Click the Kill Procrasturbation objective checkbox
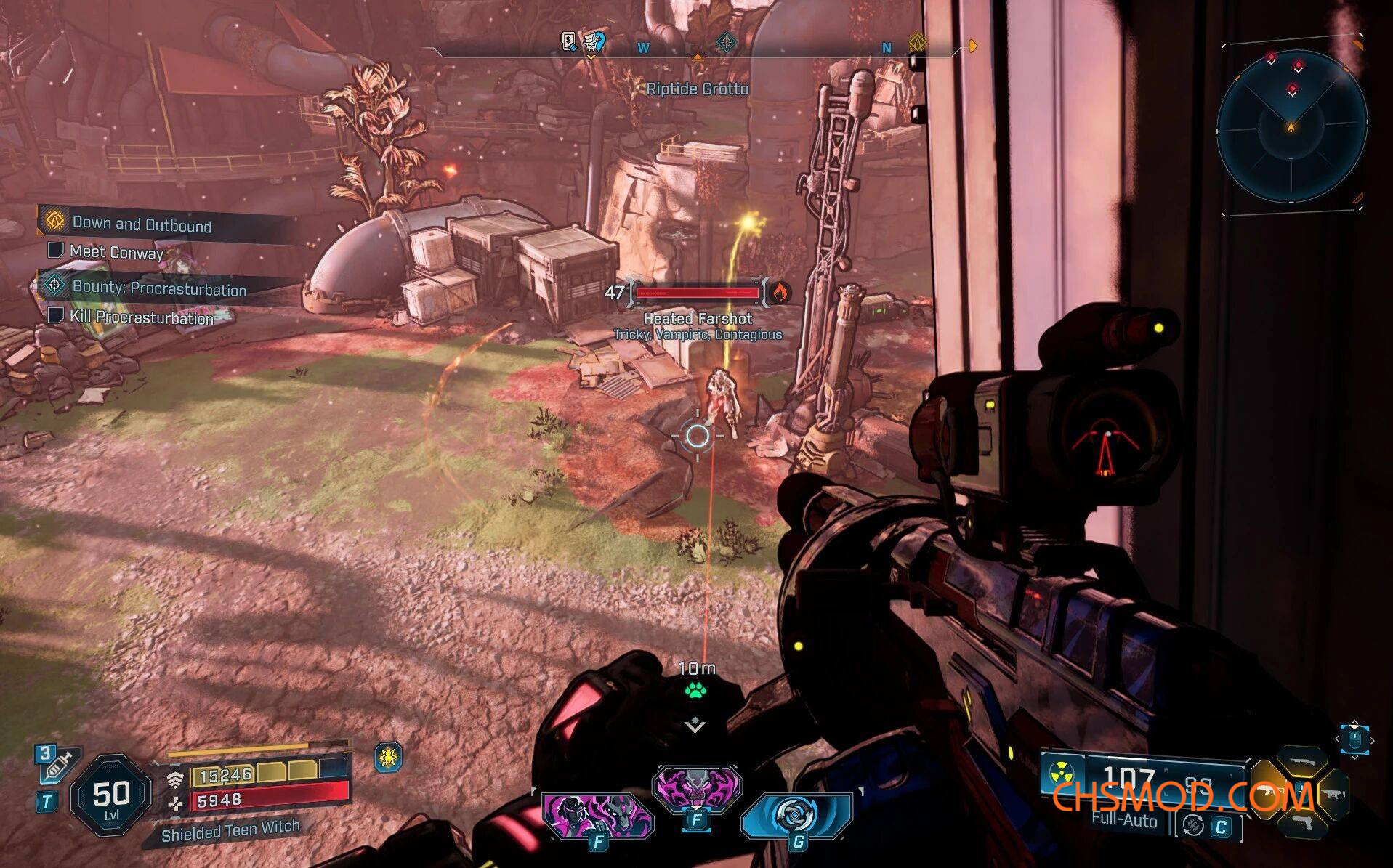Image resolution: width=1393 pixels, height=868 pixels. (55, 316)
